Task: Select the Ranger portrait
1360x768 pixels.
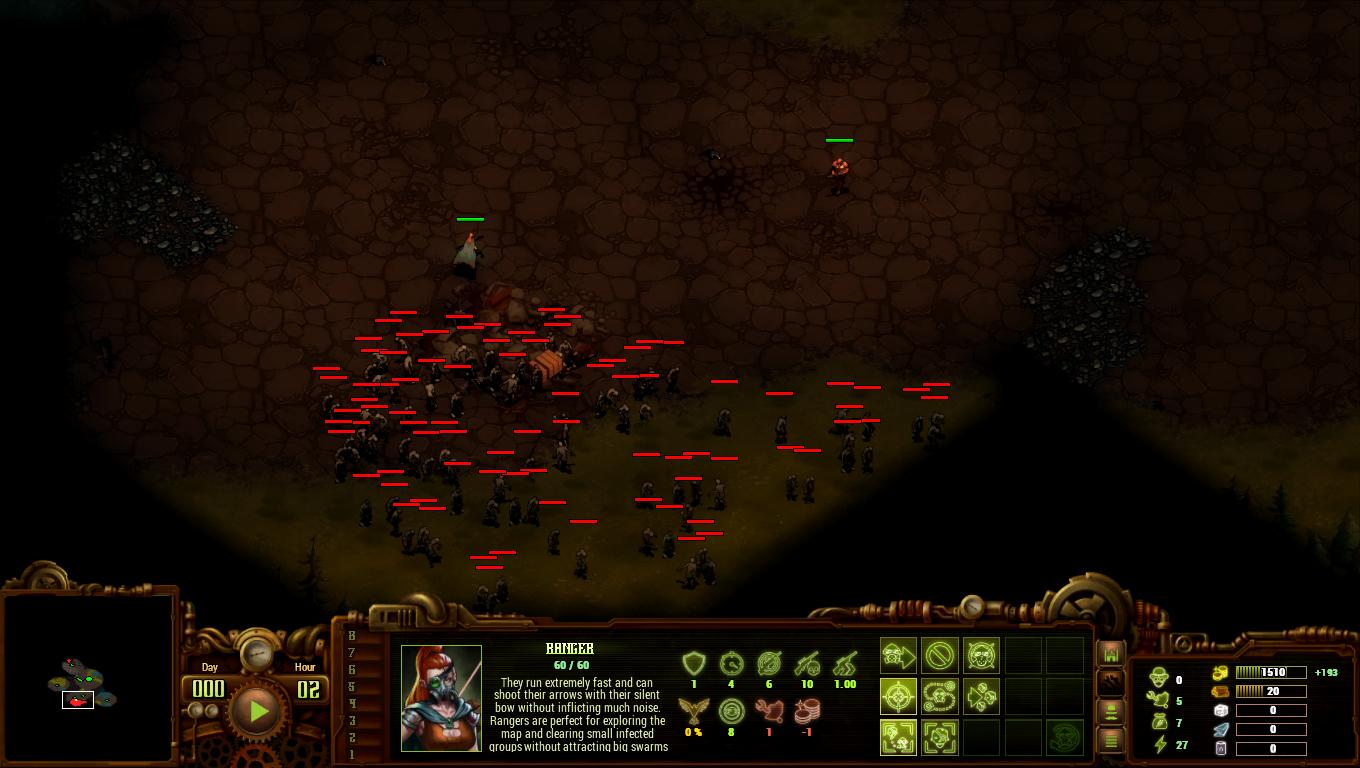Action: pyautogui.click(x=441, y=698)
